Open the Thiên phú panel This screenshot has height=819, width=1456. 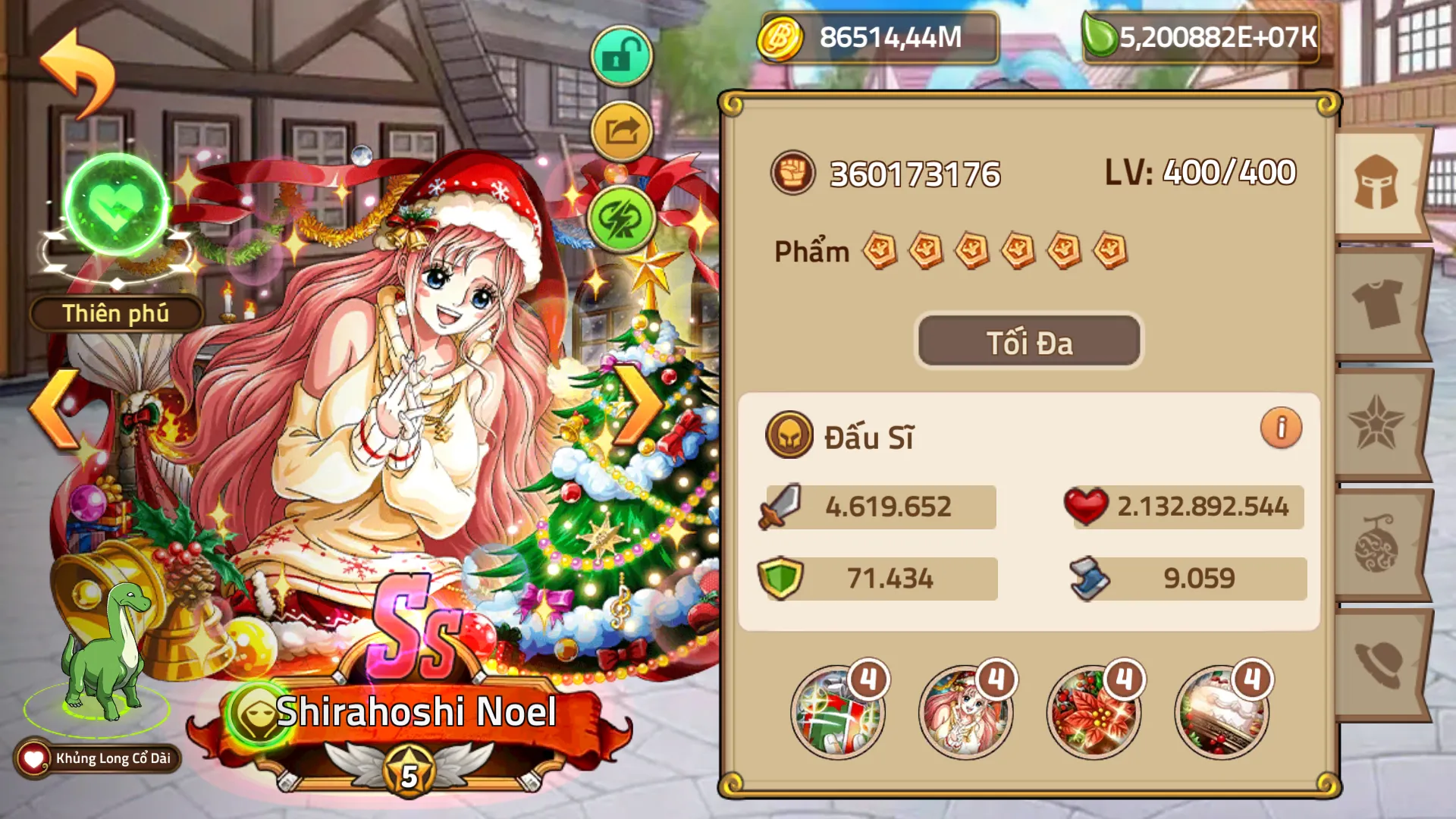(x=115, y=312)
